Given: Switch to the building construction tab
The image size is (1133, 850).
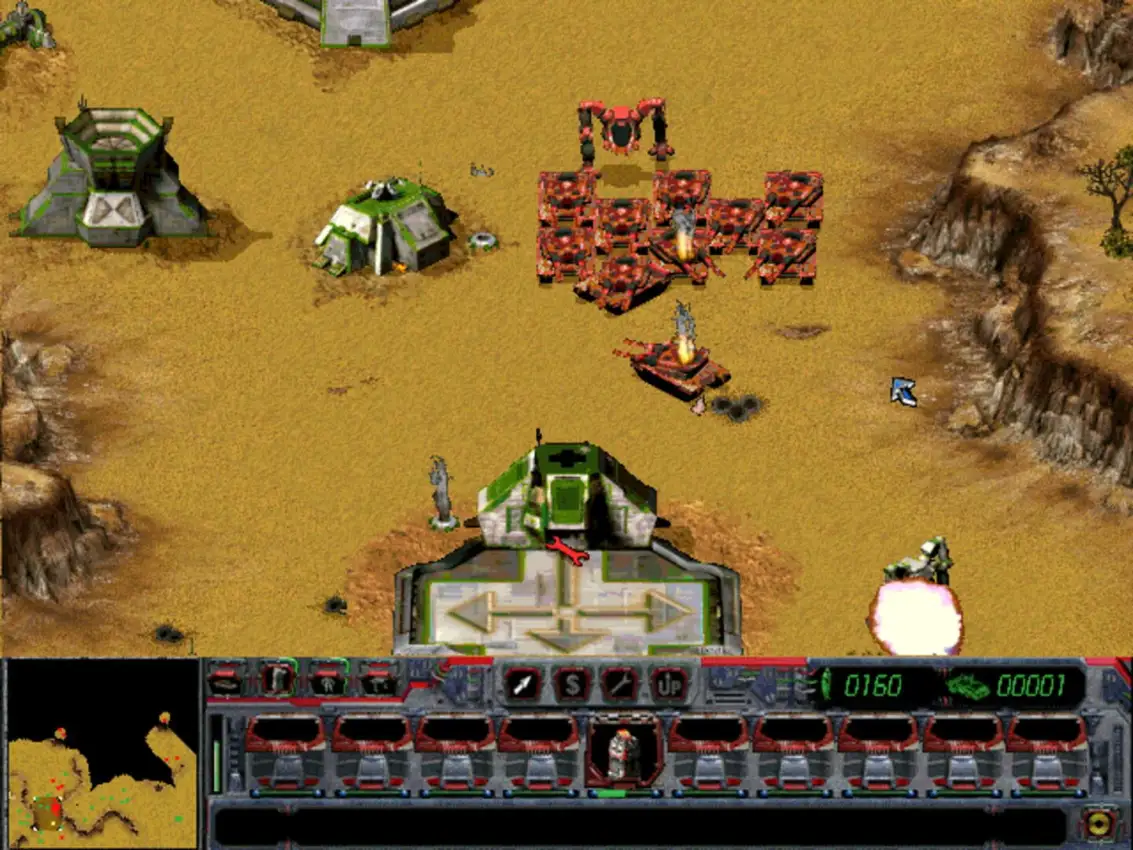Looking at the screenshot, I should tap(277, 681).
